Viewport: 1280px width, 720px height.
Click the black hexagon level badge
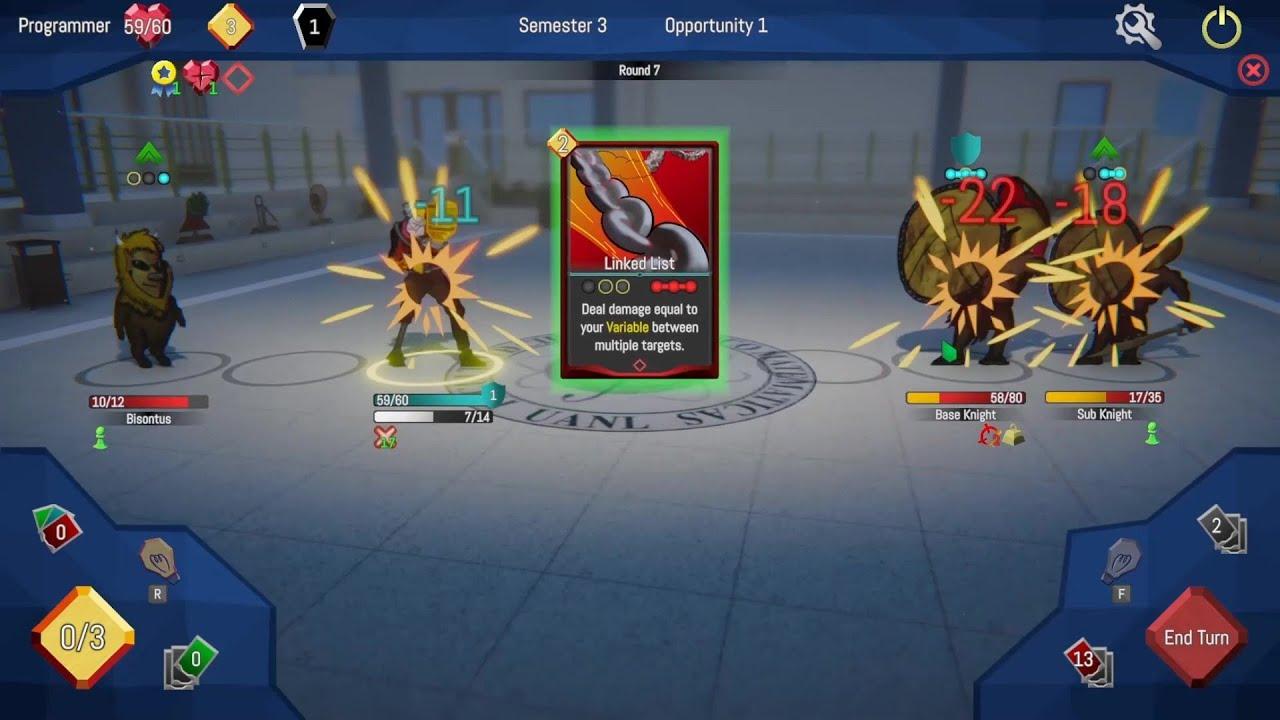314,23
